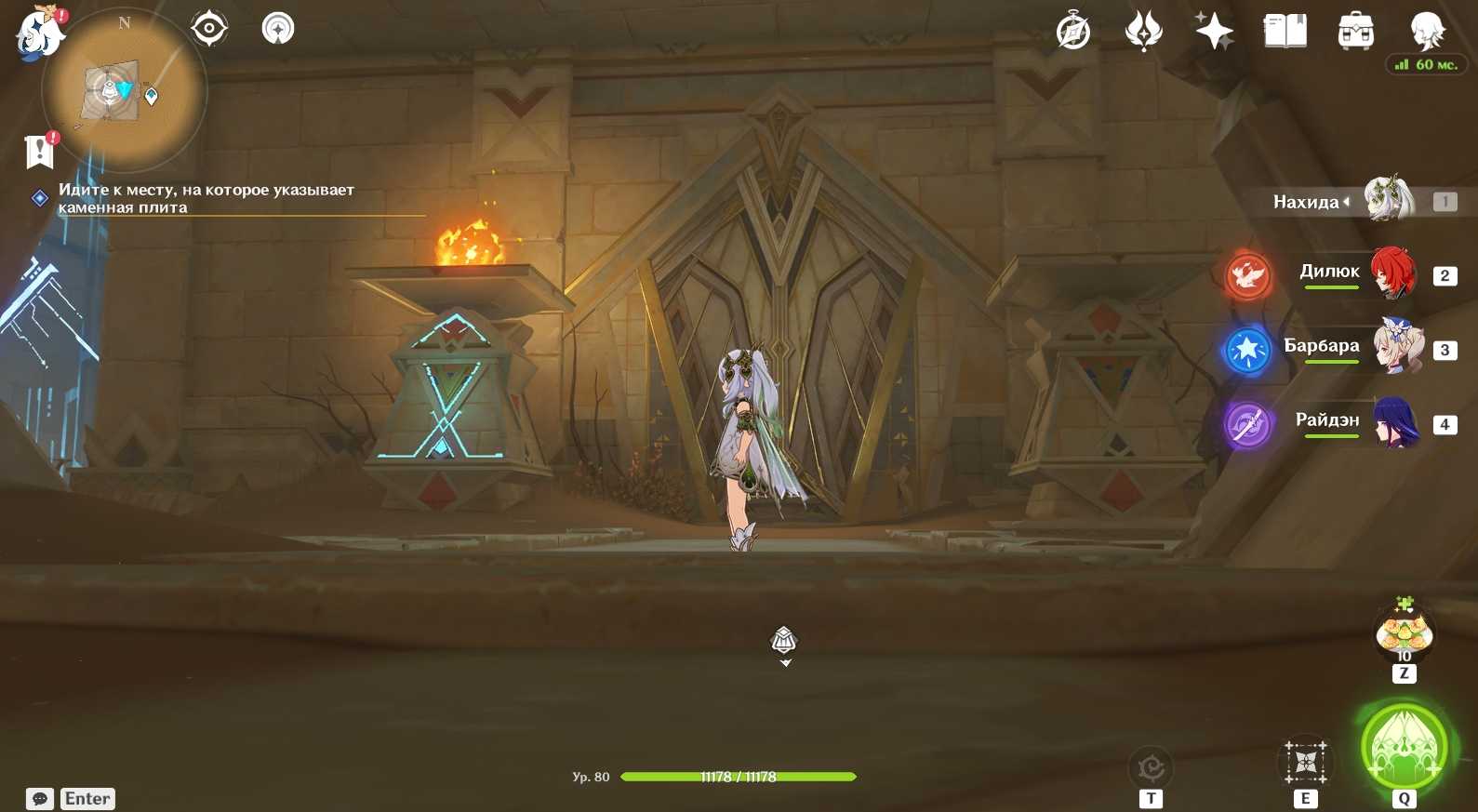
Task: Open the events menu icon
Action: pos(1143,32)
